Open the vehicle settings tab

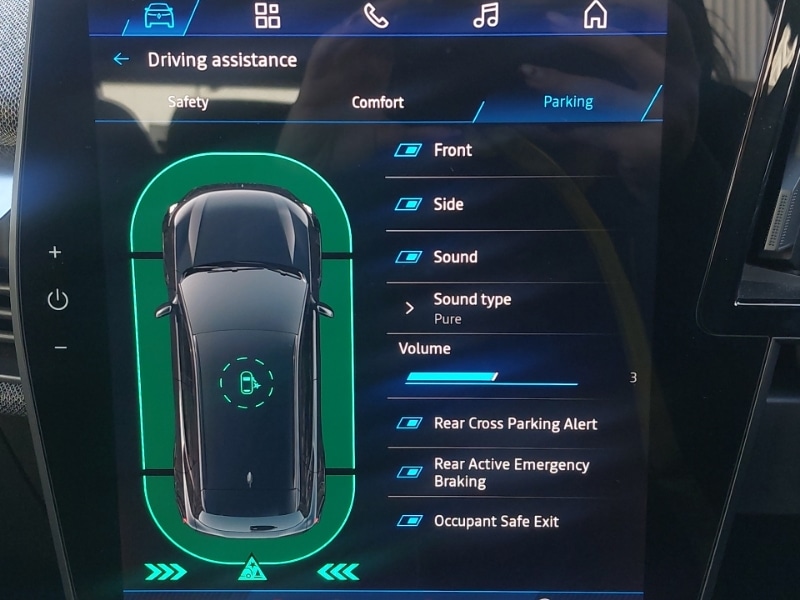(x=159, y=15)
